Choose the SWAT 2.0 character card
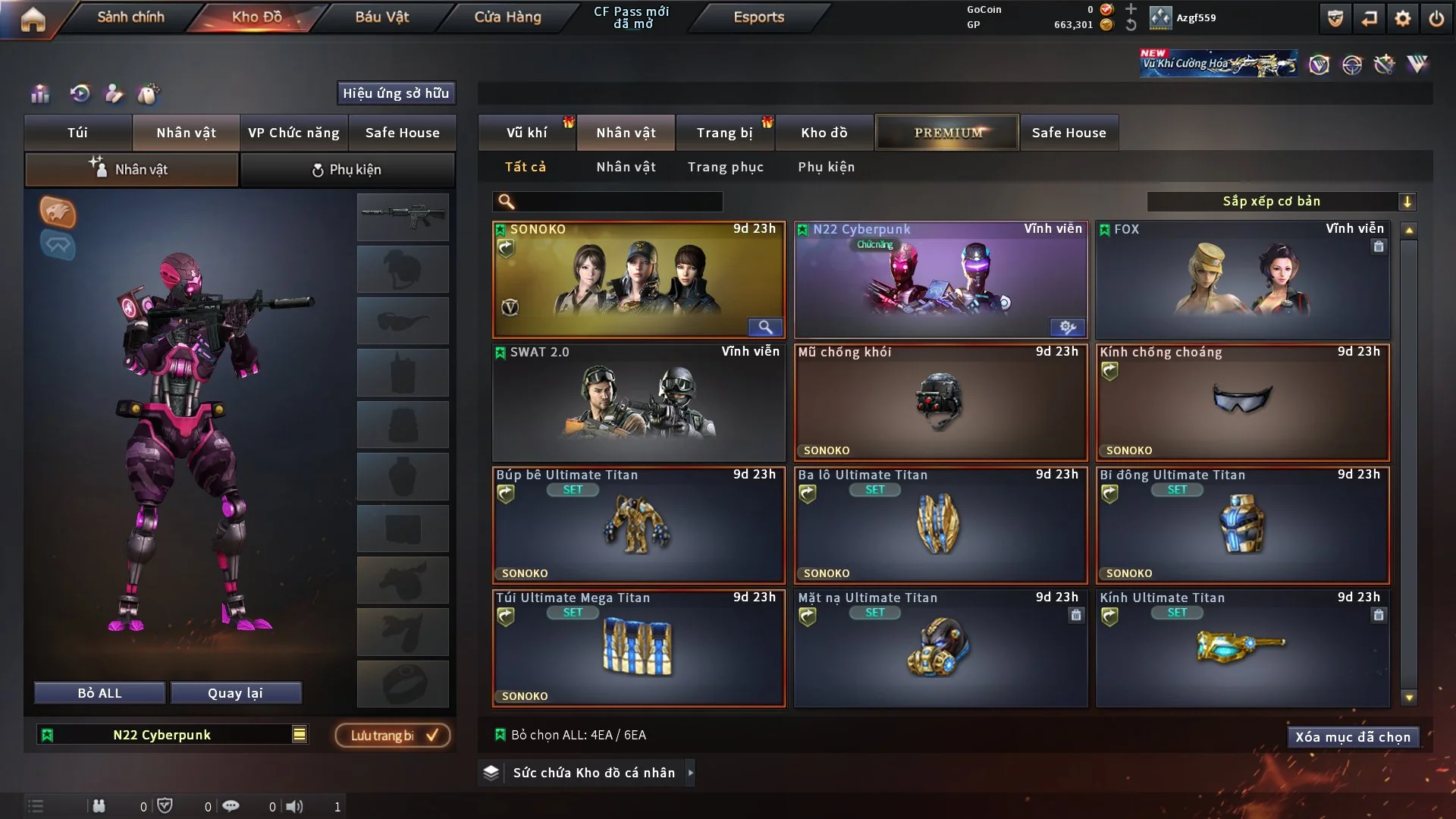Screen dimensions: 1456x819 pyautogui.click(x=638, y=403)
